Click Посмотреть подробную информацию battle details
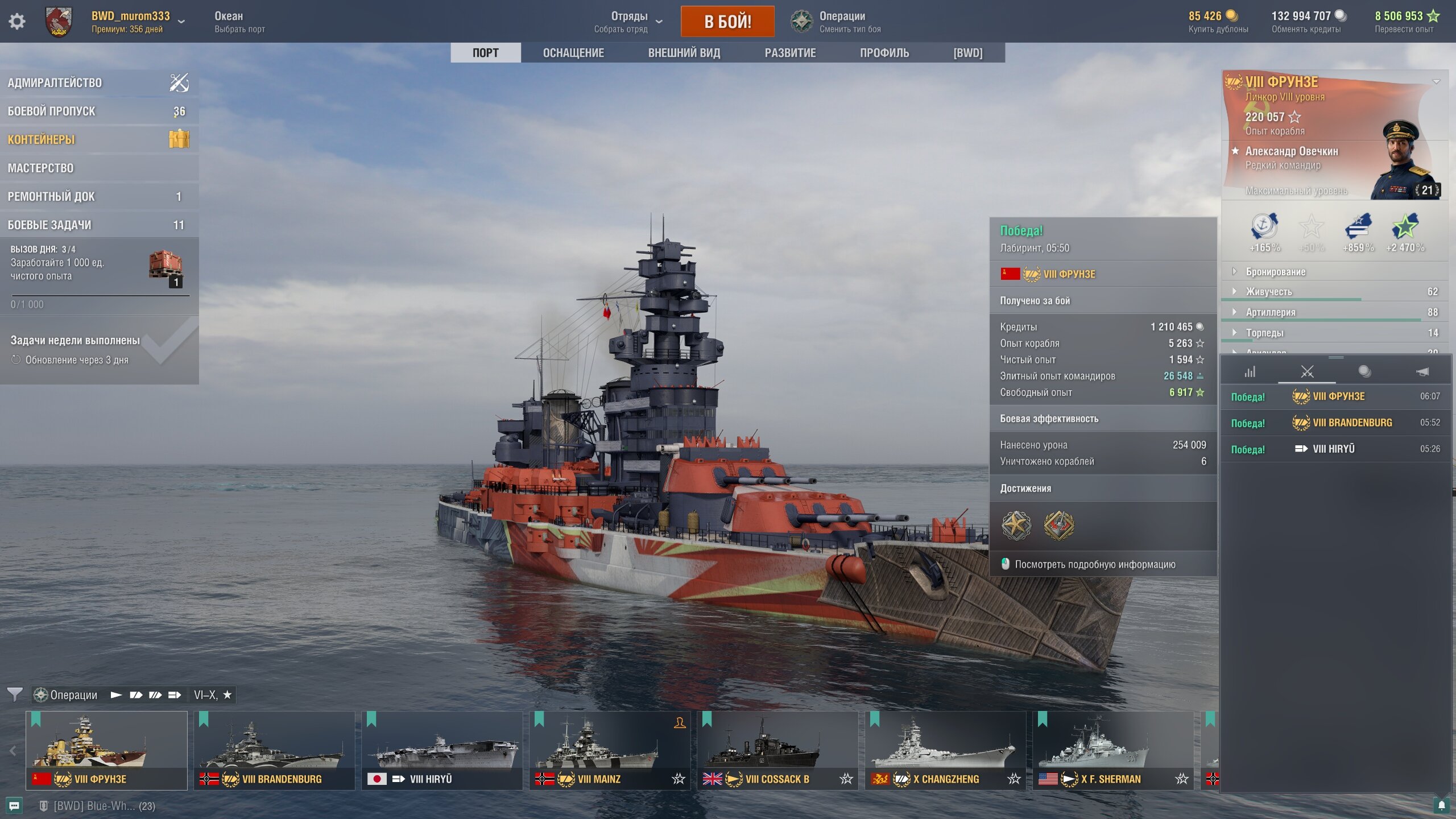This screenshot has height=819, width=1456. click(1094, 564)
